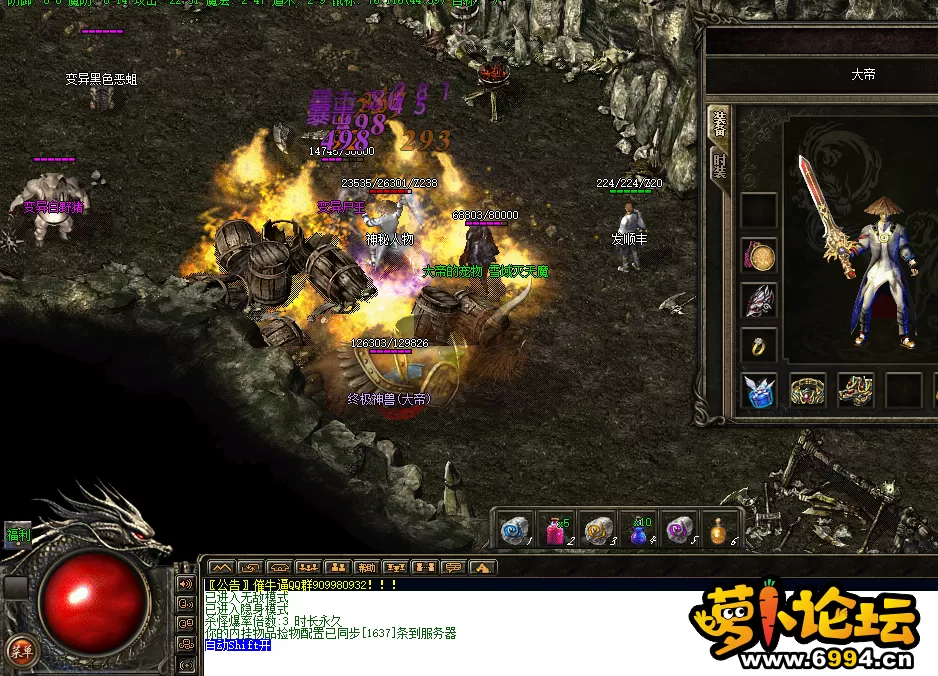Select the gold bracelet equipment slot
938x676 pixels.
tap(808, 390)
